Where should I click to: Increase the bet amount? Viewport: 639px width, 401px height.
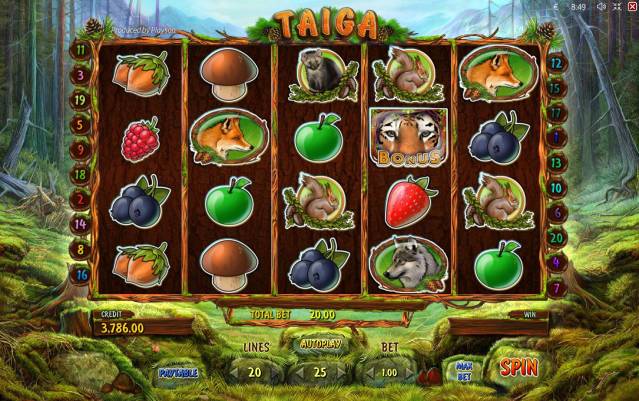point(409,373)
